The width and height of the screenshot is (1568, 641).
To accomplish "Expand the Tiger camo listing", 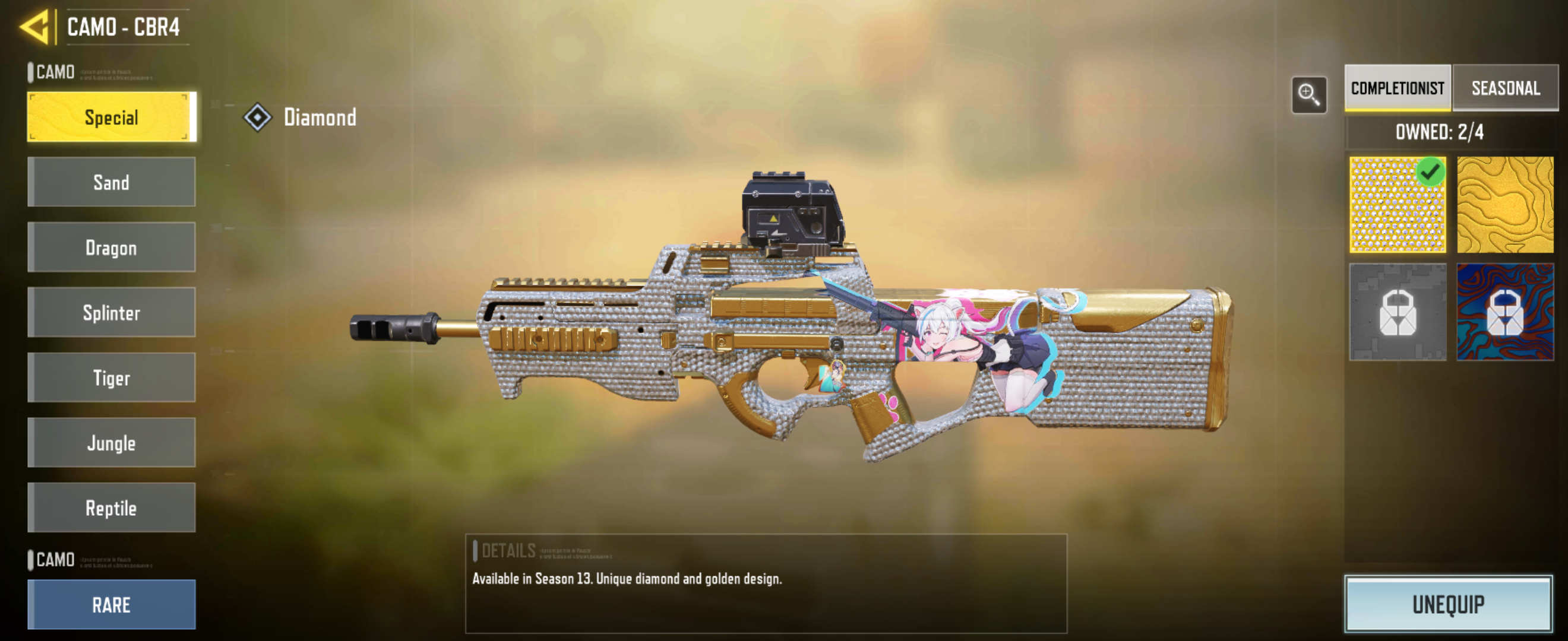I will [x=112, y=377].
